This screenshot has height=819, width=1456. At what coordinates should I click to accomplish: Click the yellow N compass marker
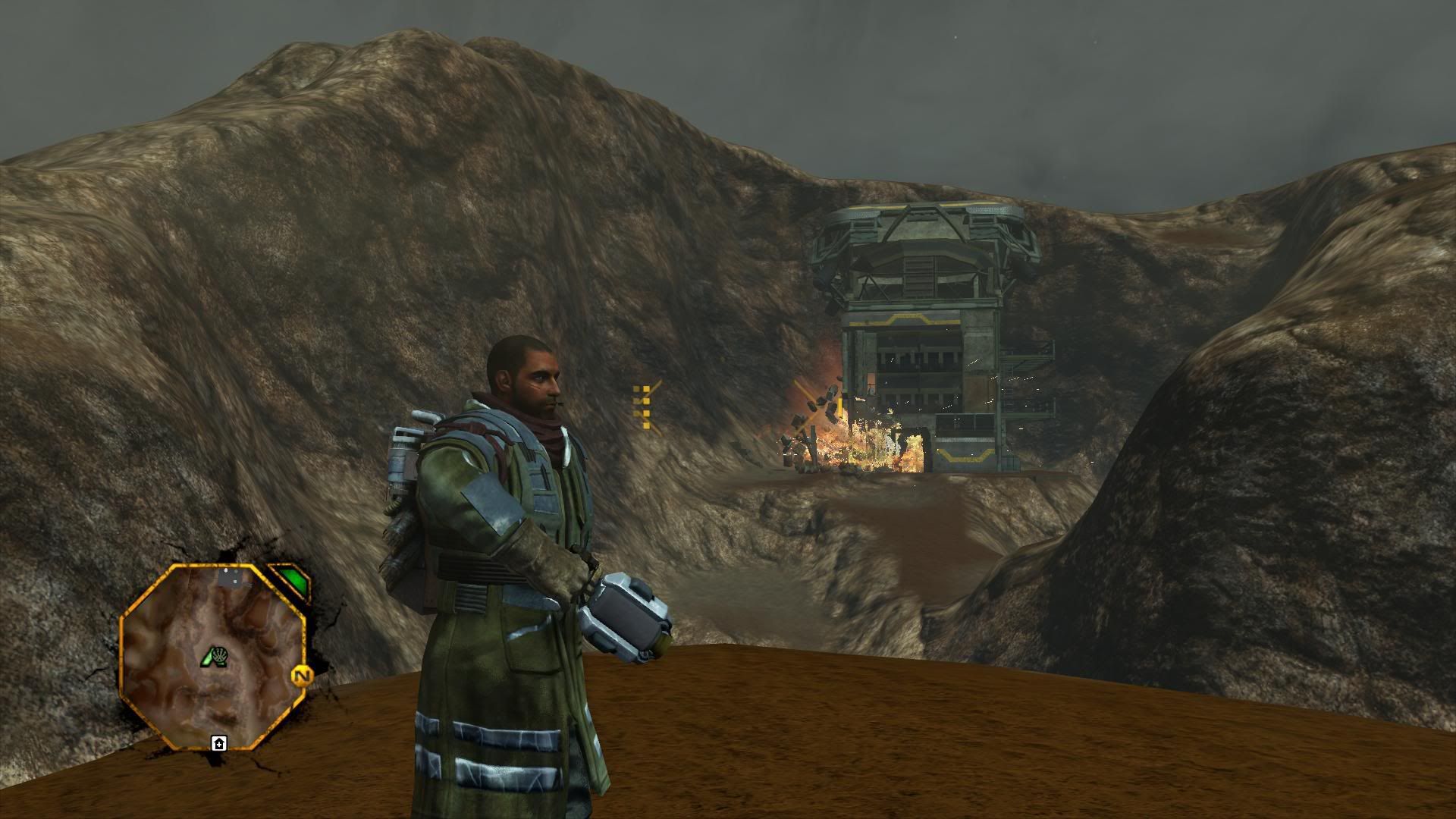click(x=302, y=675)
